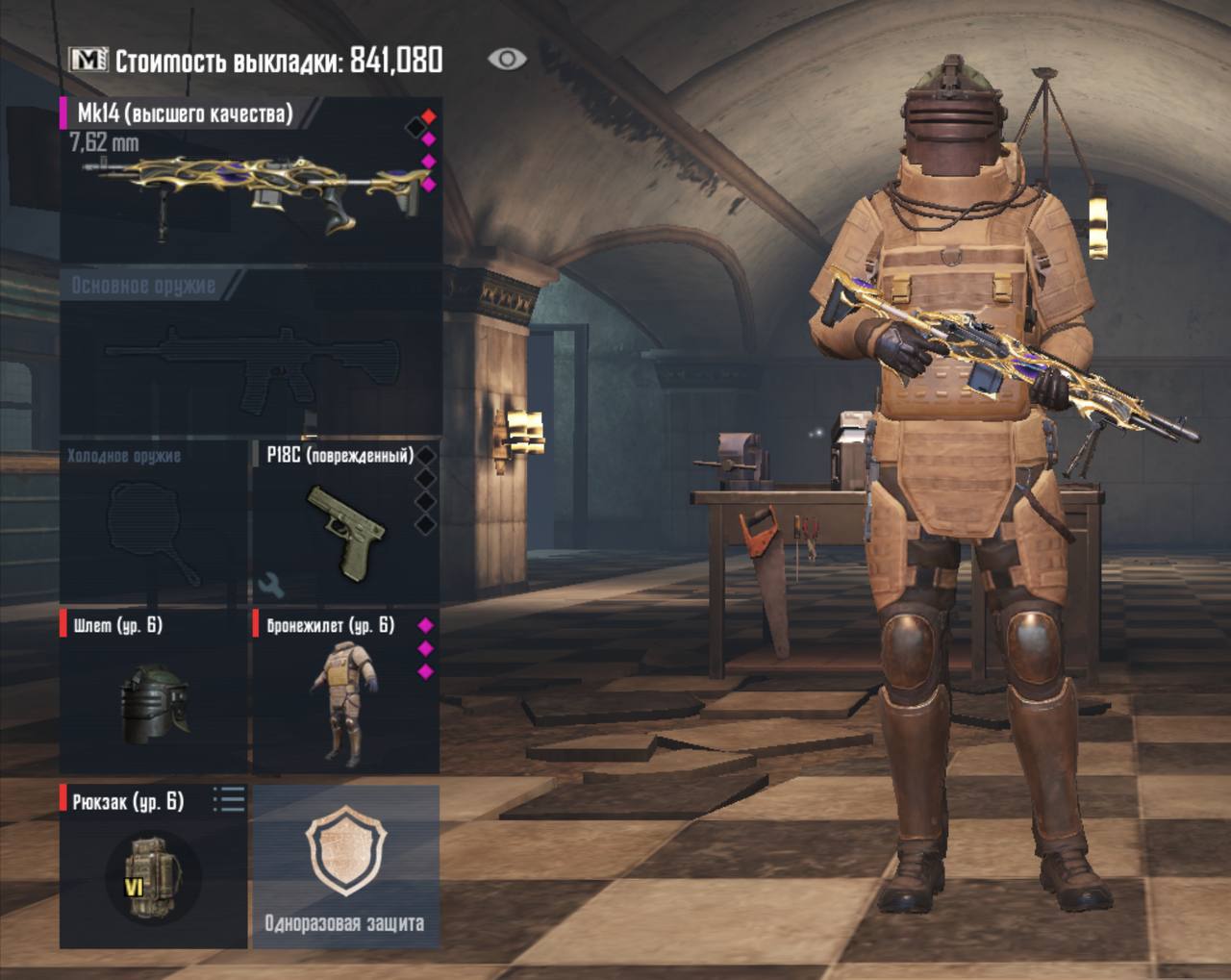Select the level 6 helmet slot
Viewport: 1231px width, 980px height.
[x=154, y=692]
